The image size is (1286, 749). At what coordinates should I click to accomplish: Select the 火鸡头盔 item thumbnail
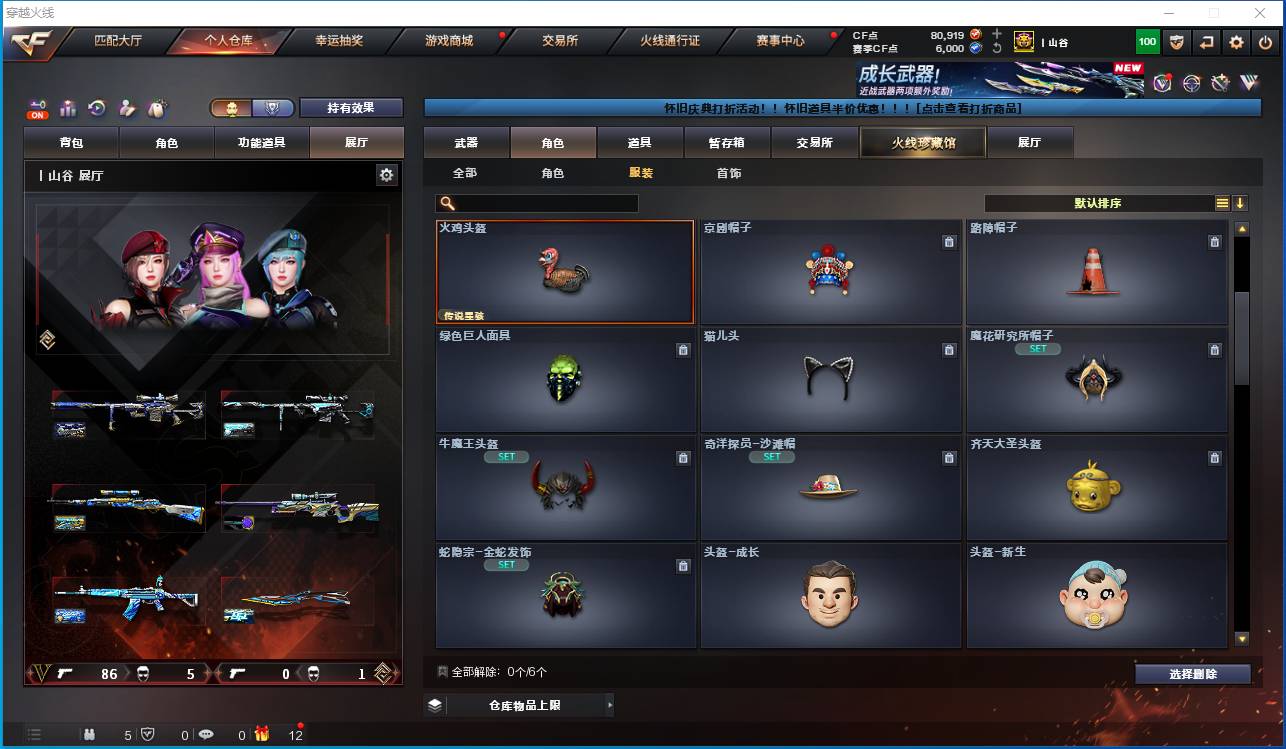pos(565,270)
